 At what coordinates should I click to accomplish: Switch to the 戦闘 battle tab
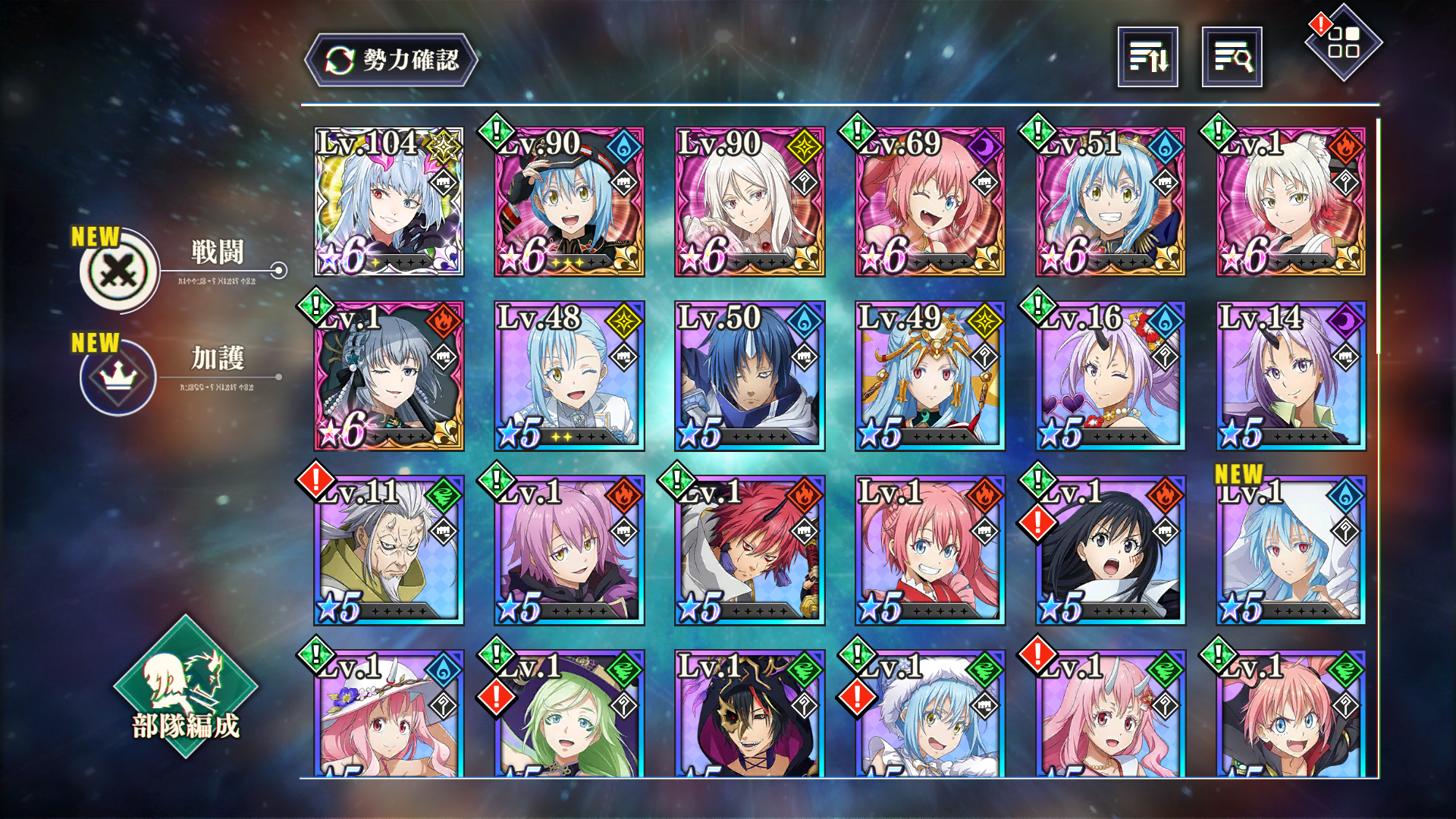[120, 270]
